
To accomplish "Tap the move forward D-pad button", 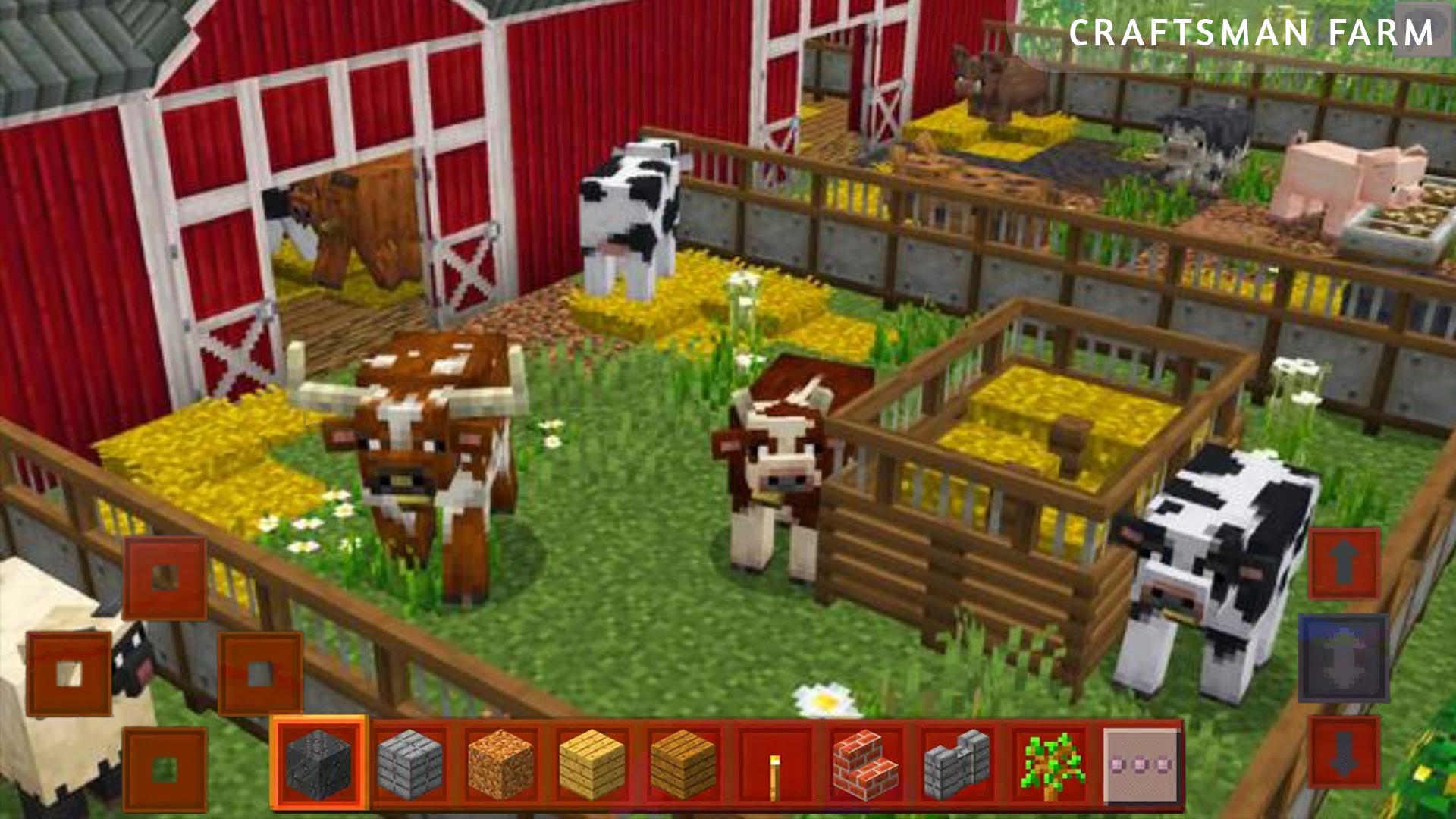I will coord(165,578).
